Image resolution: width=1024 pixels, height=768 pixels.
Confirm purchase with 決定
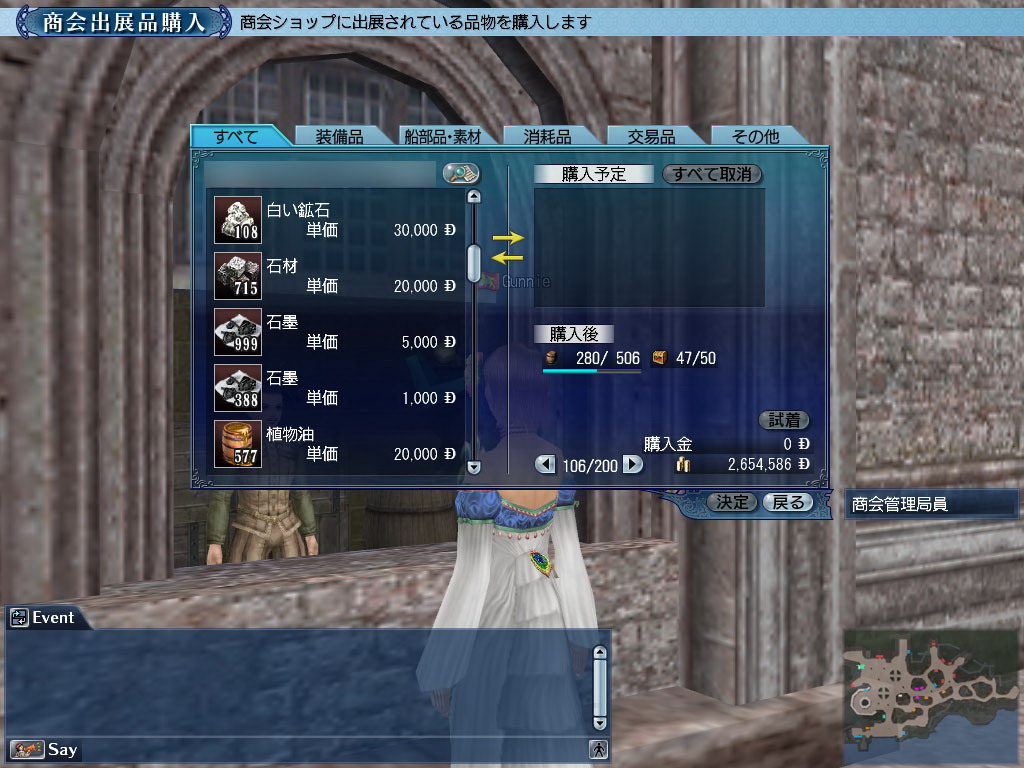732,502
